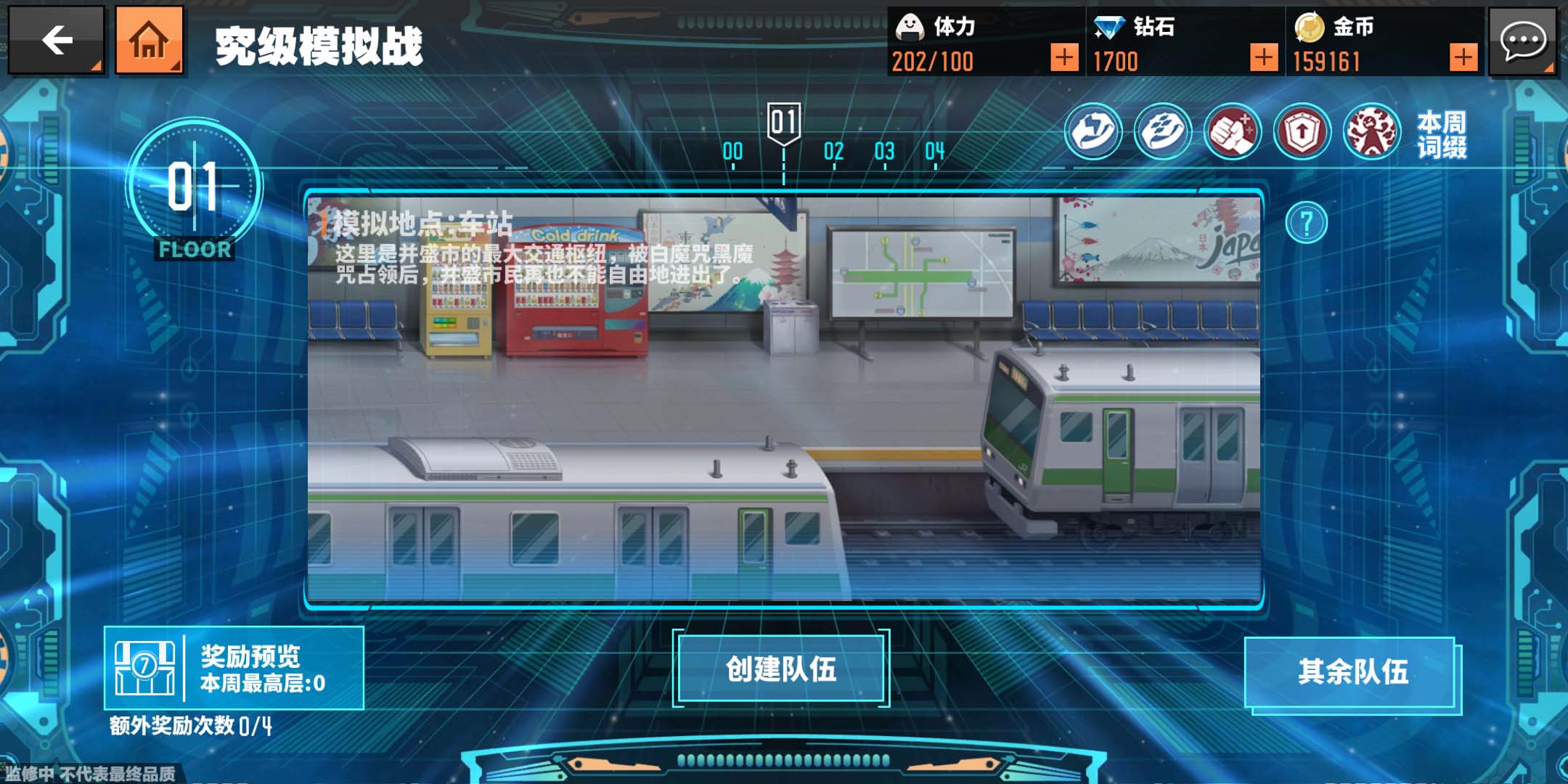This screenshot has width=1568, height=784.
Task: Inspect the shield with up-arrow affix icon
Action: point(1302,132)
